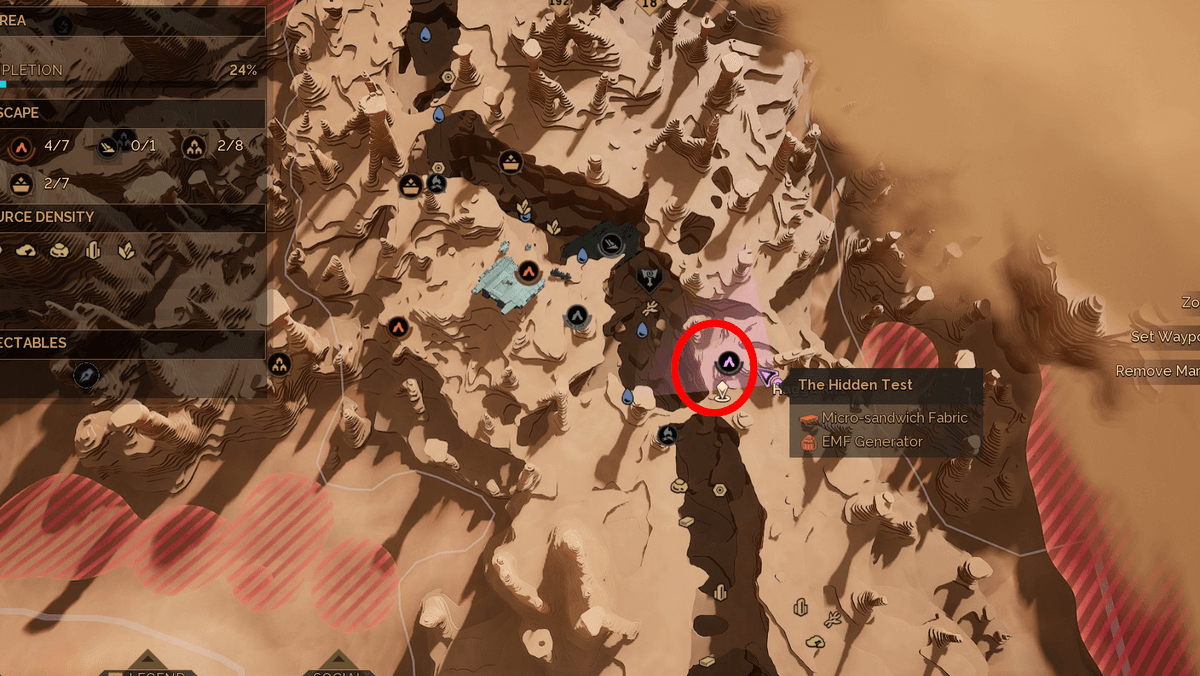The width and height of the screenshot is (1200, 676).
Task: Click the purple player arrow marker
Action: tap(768, 377)
